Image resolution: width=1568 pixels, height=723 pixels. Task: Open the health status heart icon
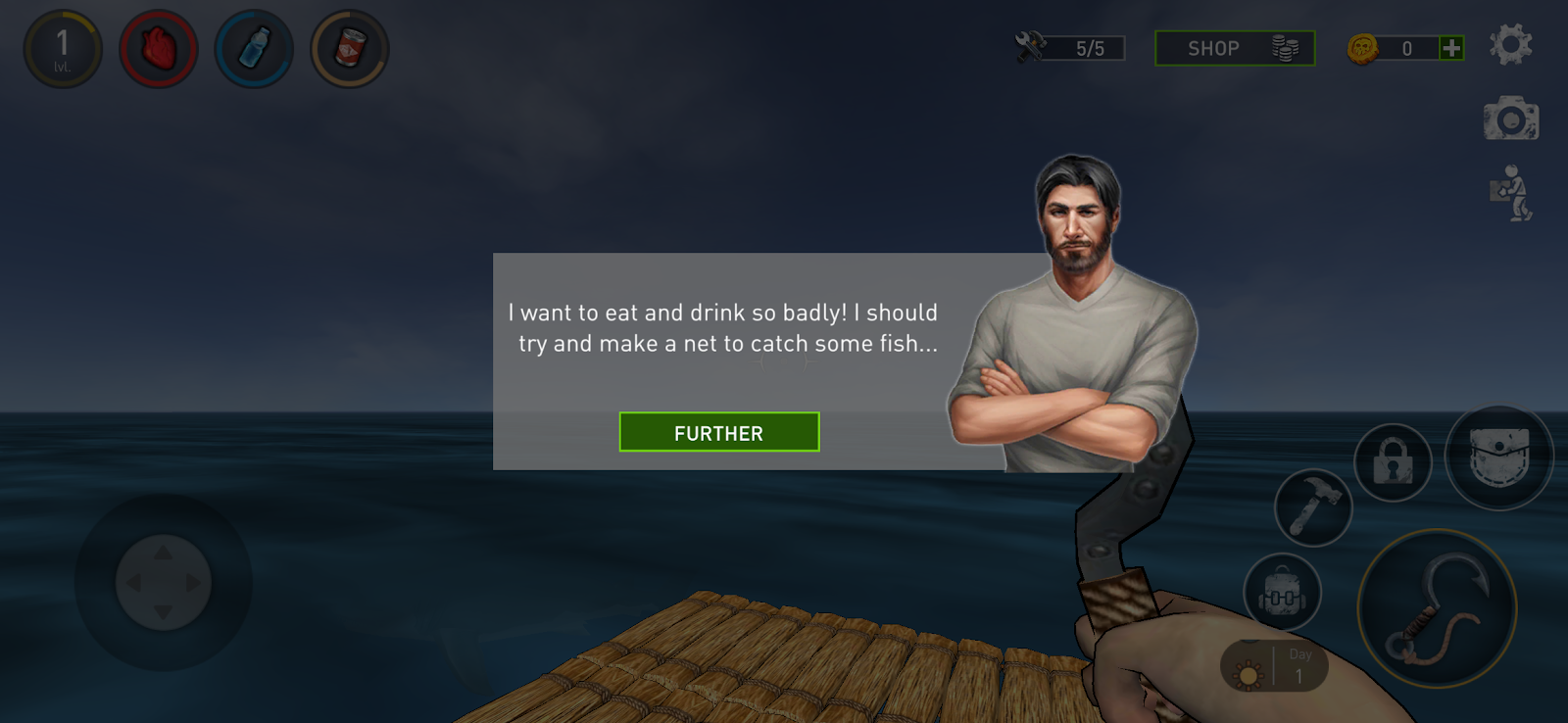[158, 47]
